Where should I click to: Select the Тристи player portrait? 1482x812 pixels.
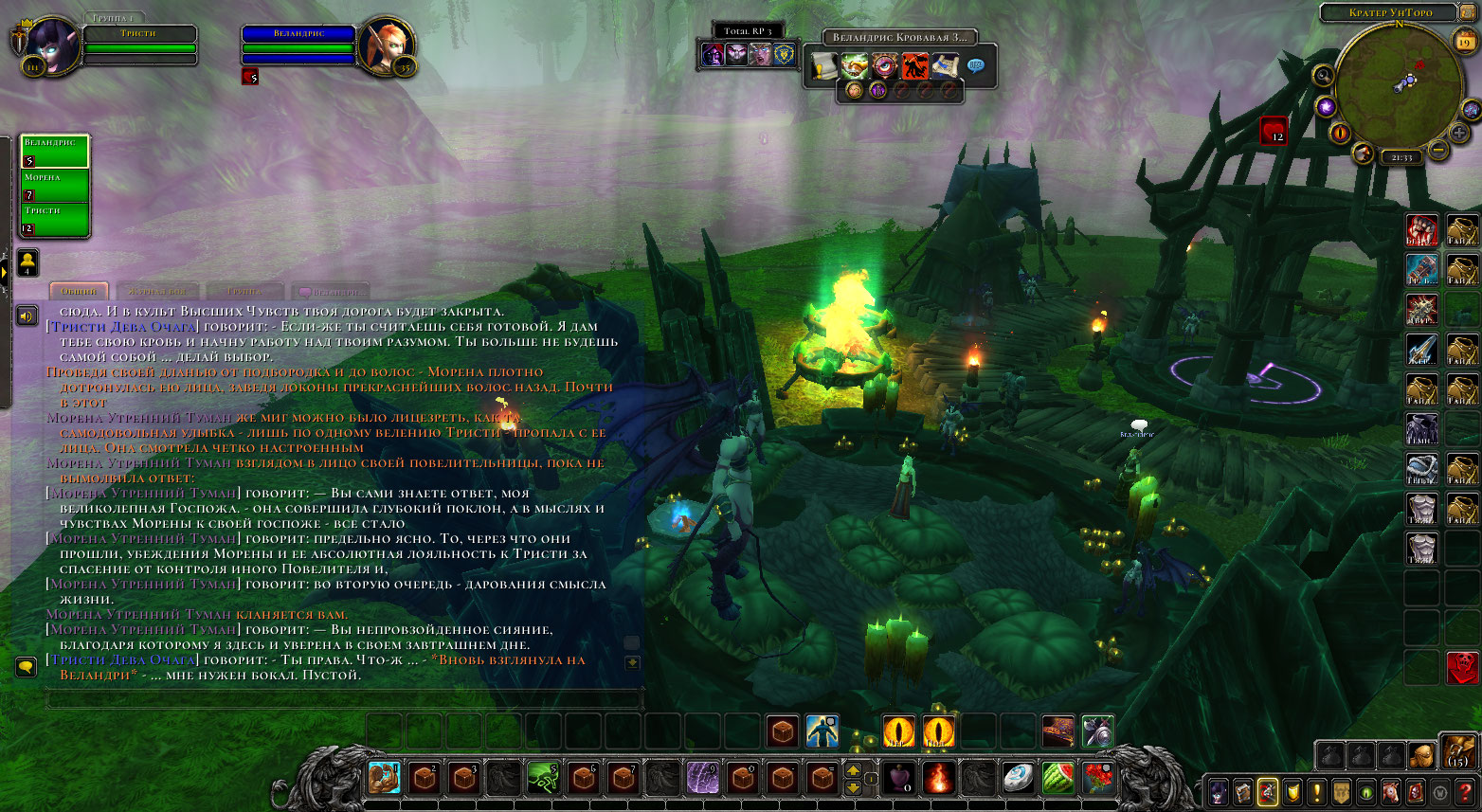point(47,43)
